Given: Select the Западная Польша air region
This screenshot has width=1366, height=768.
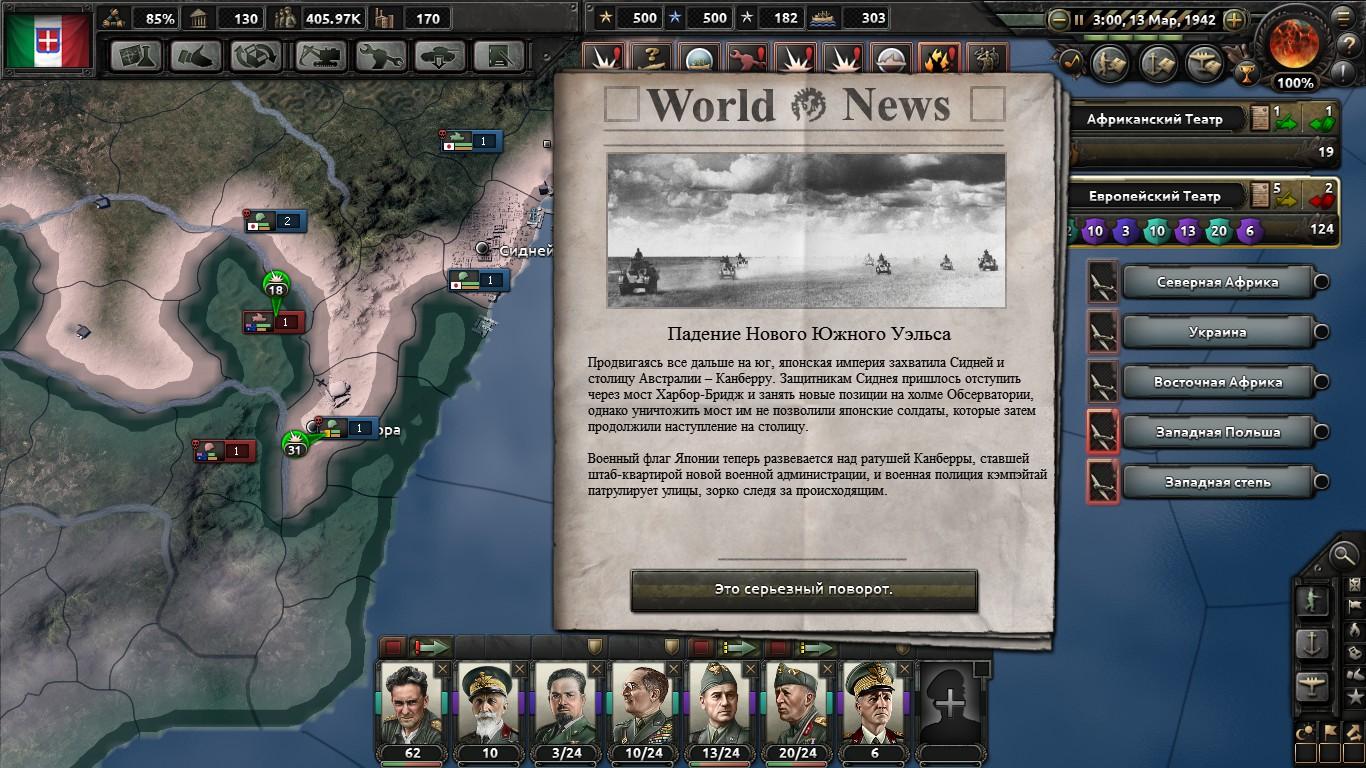Looking at the screenshot, I should tap(1217, 432).
